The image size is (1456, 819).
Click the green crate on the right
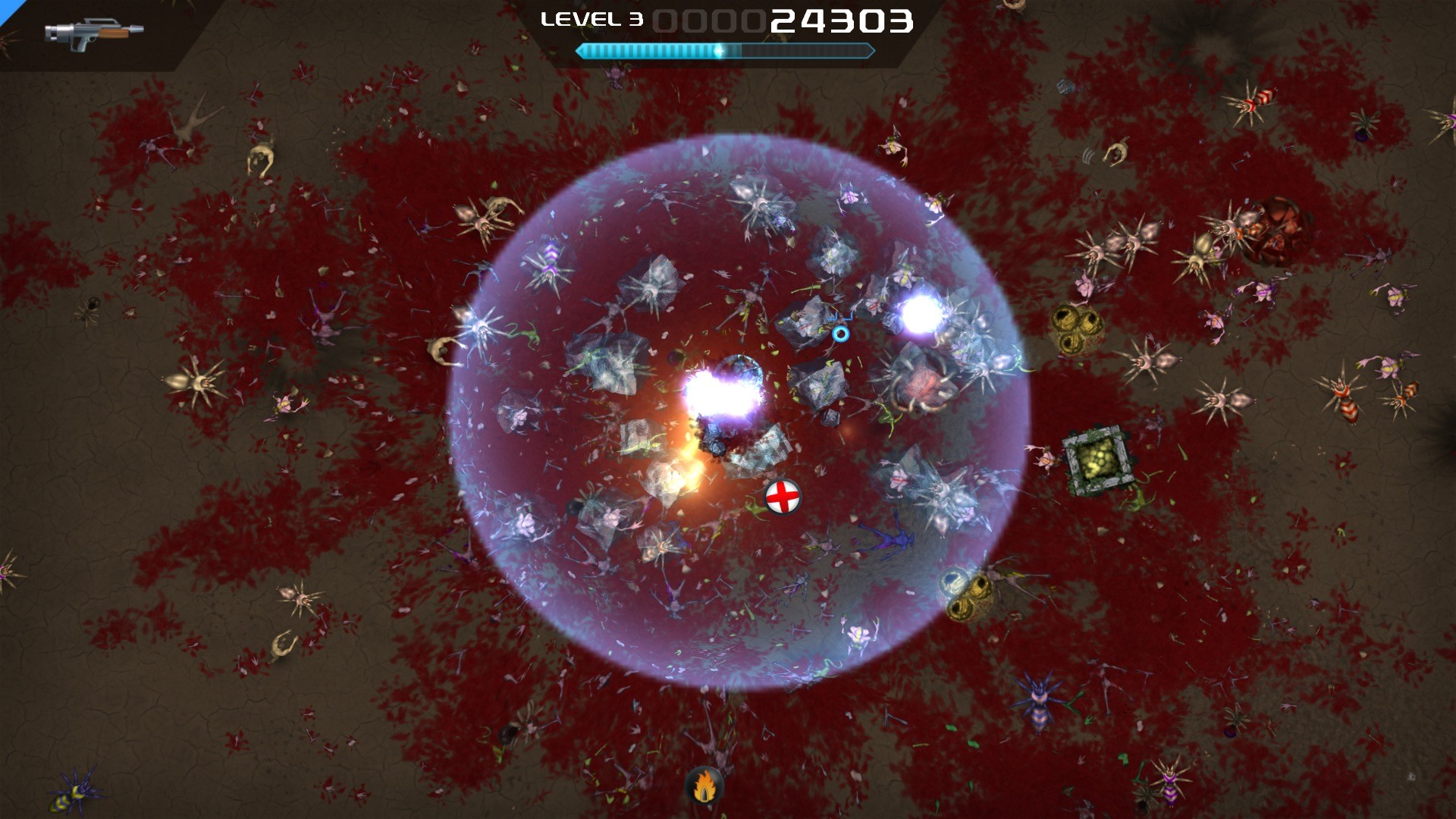(x=1097, y=457)
